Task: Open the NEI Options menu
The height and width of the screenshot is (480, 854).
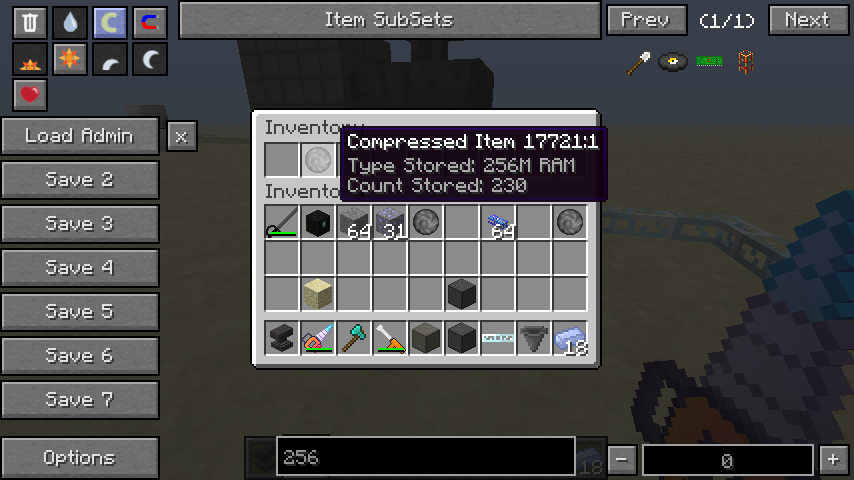Action: point(80,458)
